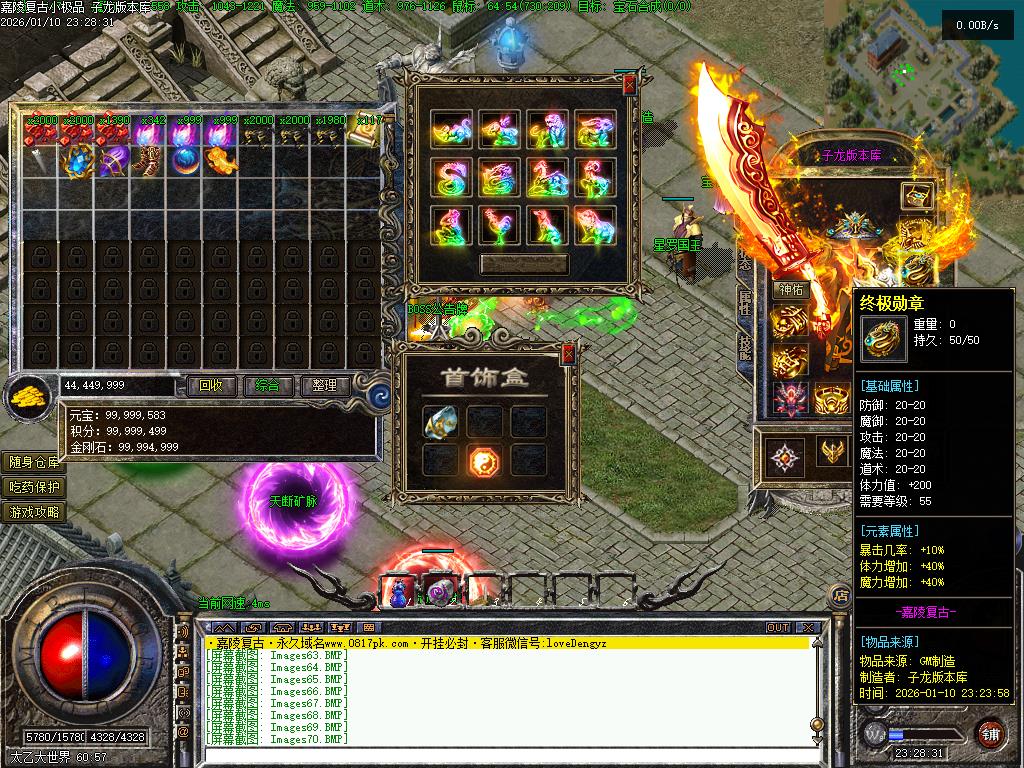Image resolution: width=1024 pixels, height=768 pixels.
Task: Click the 神佑 button on the equipment panel
Action: pos(790,290)
